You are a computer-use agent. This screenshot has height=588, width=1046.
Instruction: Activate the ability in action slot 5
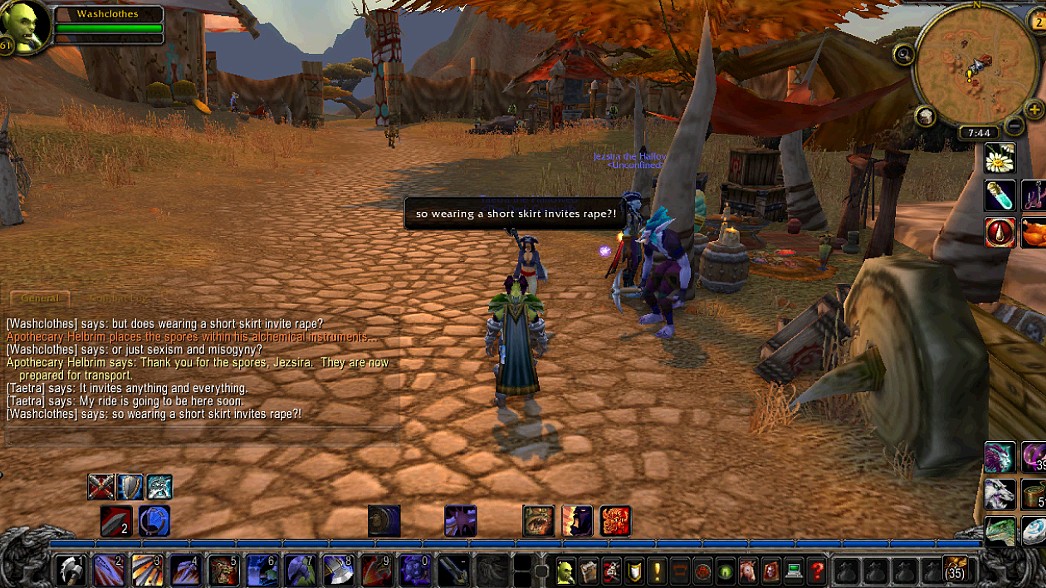pyautogui.click(x=223, y=571)
